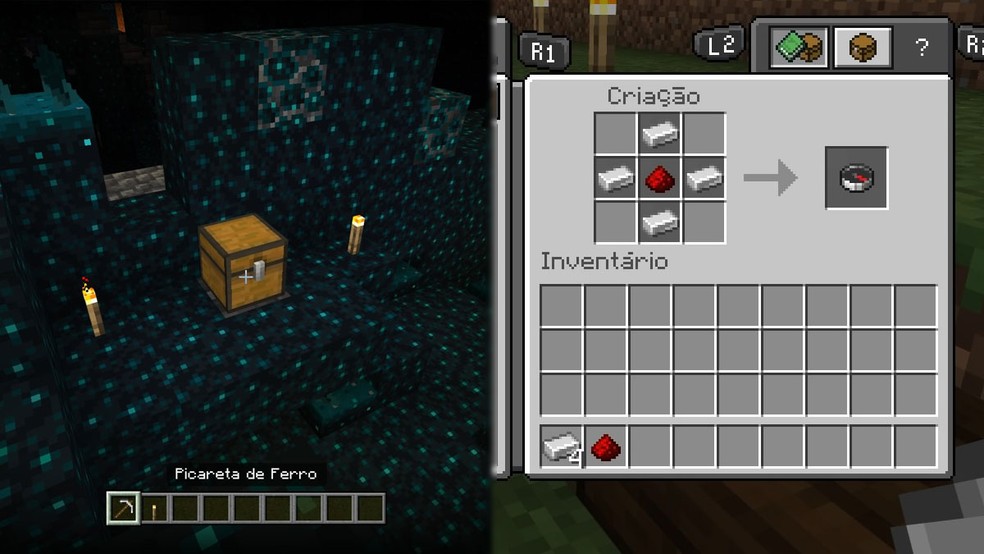The width and height of the screenshot is (984, 554).
Task: Select the iron ingot stack in the inventory hotbar
Action: tap(562, 446)
